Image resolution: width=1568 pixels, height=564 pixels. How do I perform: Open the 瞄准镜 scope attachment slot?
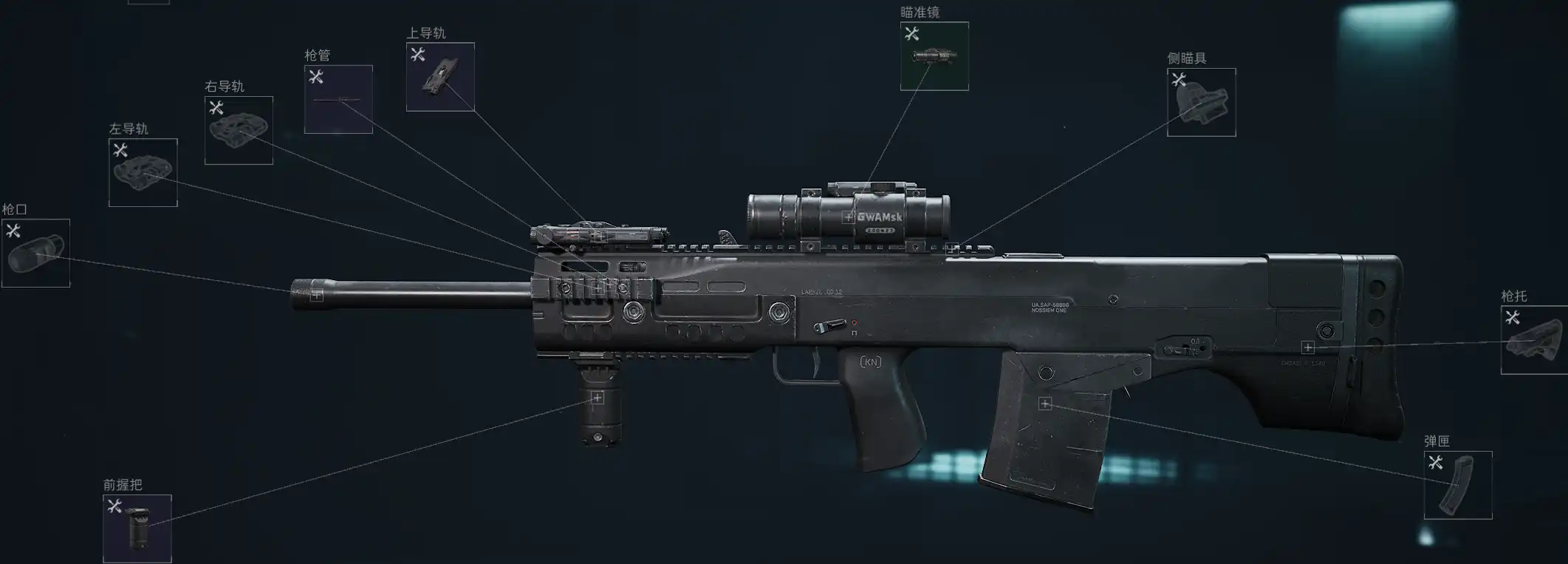[x=934, y=56]
